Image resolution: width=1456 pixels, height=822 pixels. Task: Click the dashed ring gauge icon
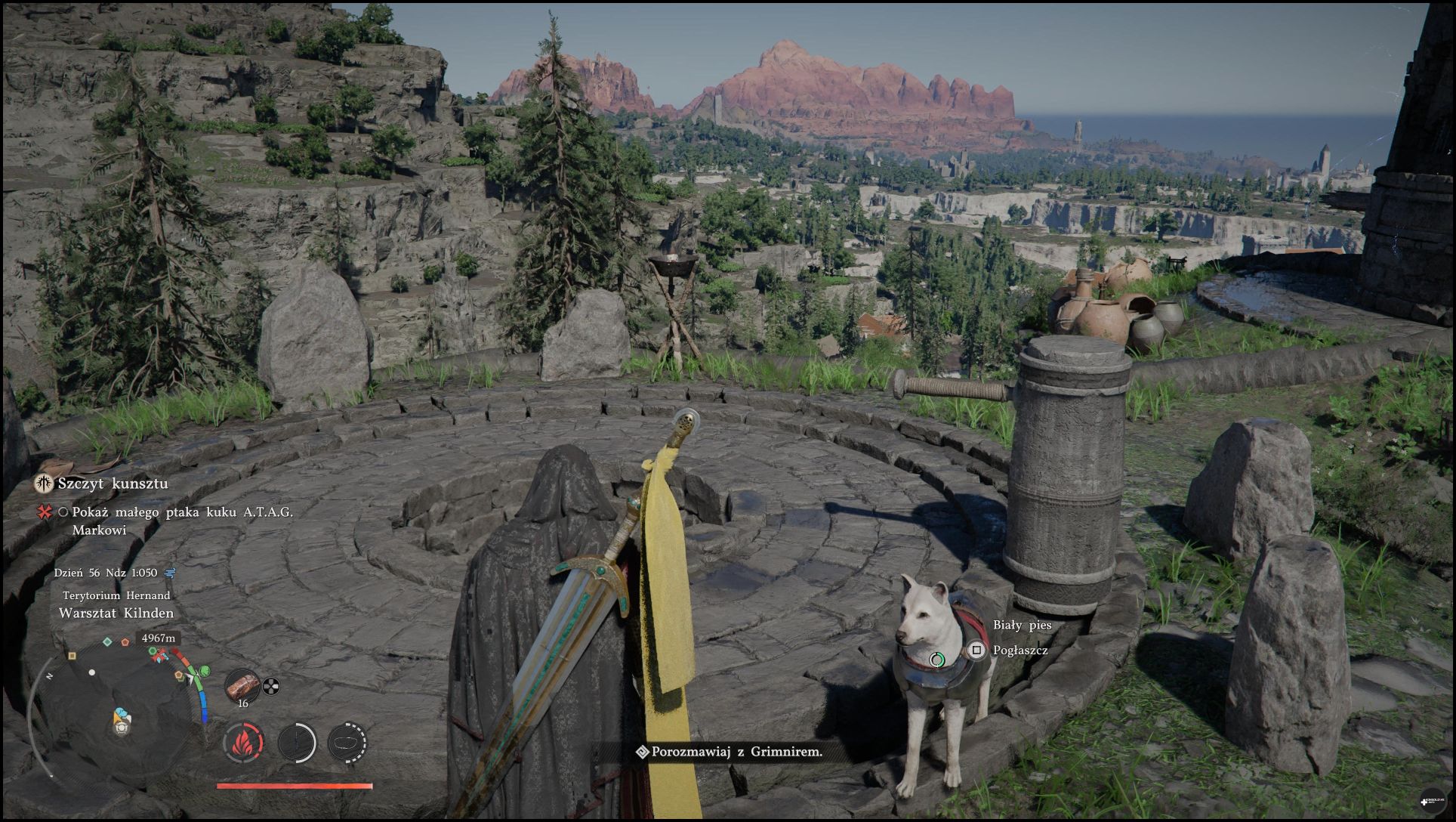pyautogui.click(x=347, y=743)
